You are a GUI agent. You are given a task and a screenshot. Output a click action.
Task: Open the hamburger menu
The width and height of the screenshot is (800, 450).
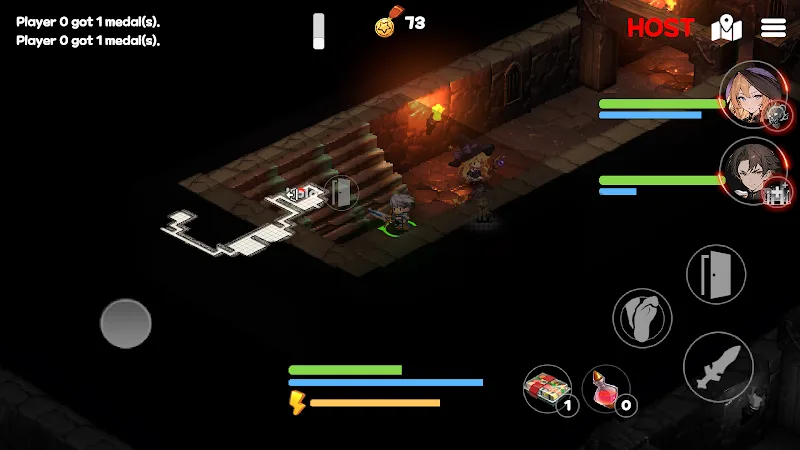[774, 28]
